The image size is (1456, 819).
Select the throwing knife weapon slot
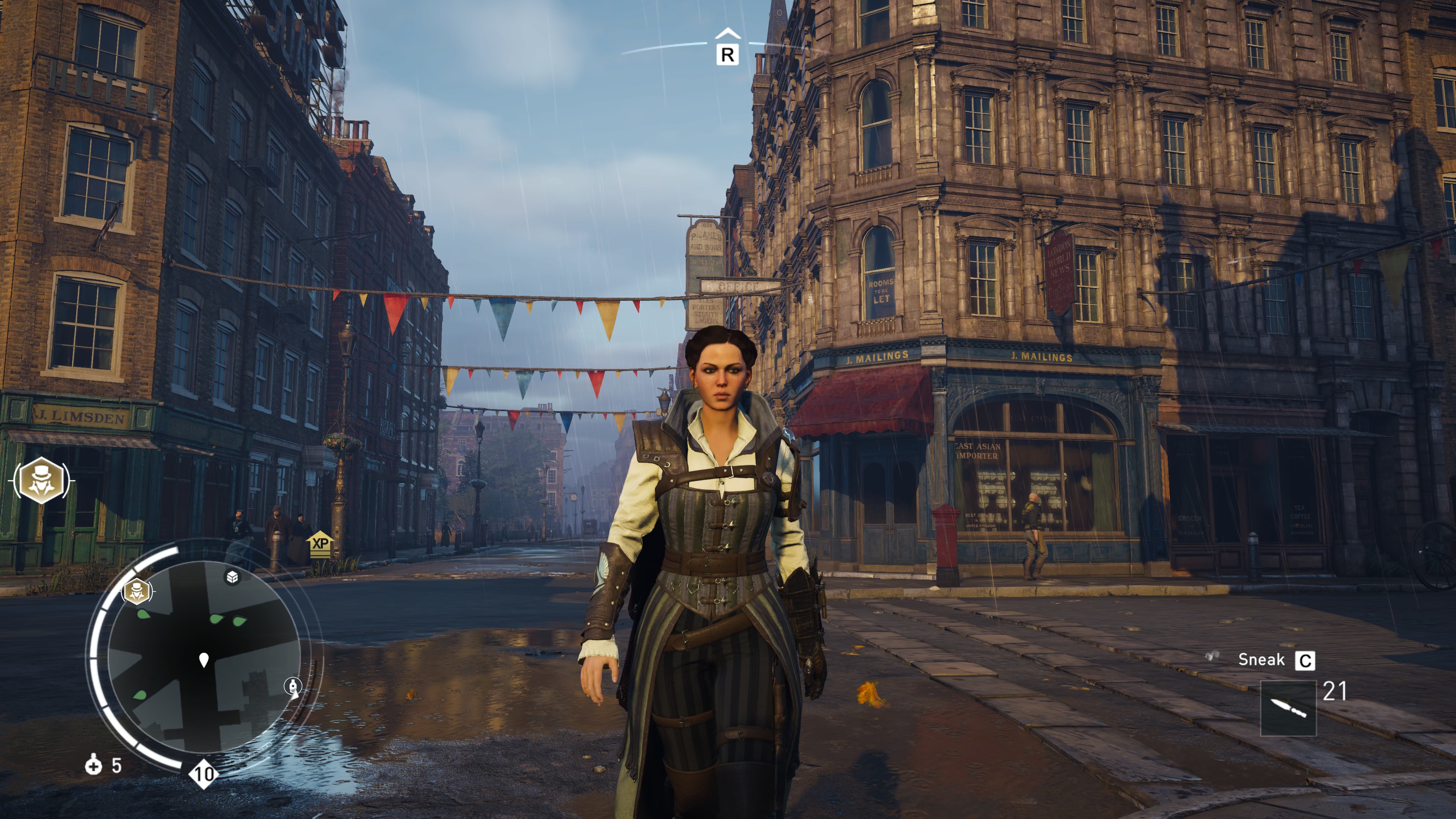(1288, 708)
